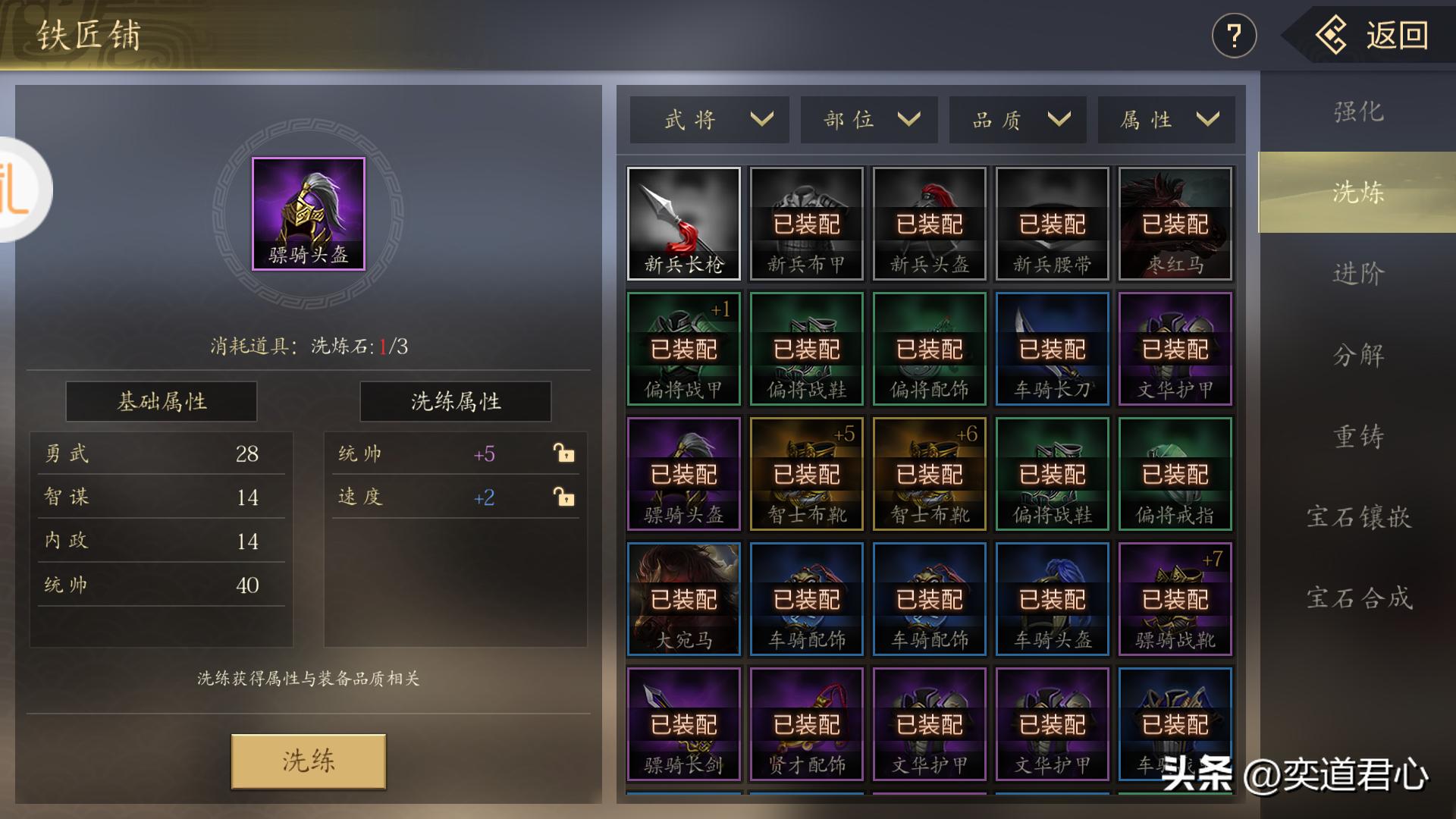The image size is (1456, 819).
Task: Pick the 骠骑长剑 sword equipment
Action: coord(682,723)
